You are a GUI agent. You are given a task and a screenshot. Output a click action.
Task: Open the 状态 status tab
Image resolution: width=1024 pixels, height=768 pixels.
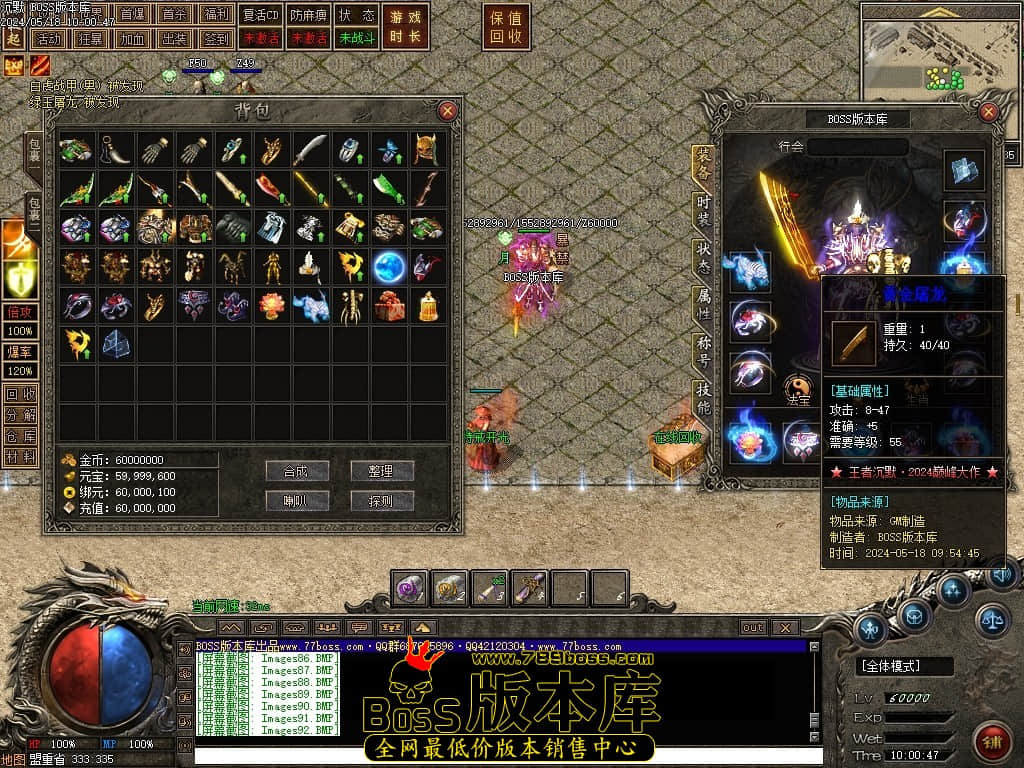coord(704,254)
